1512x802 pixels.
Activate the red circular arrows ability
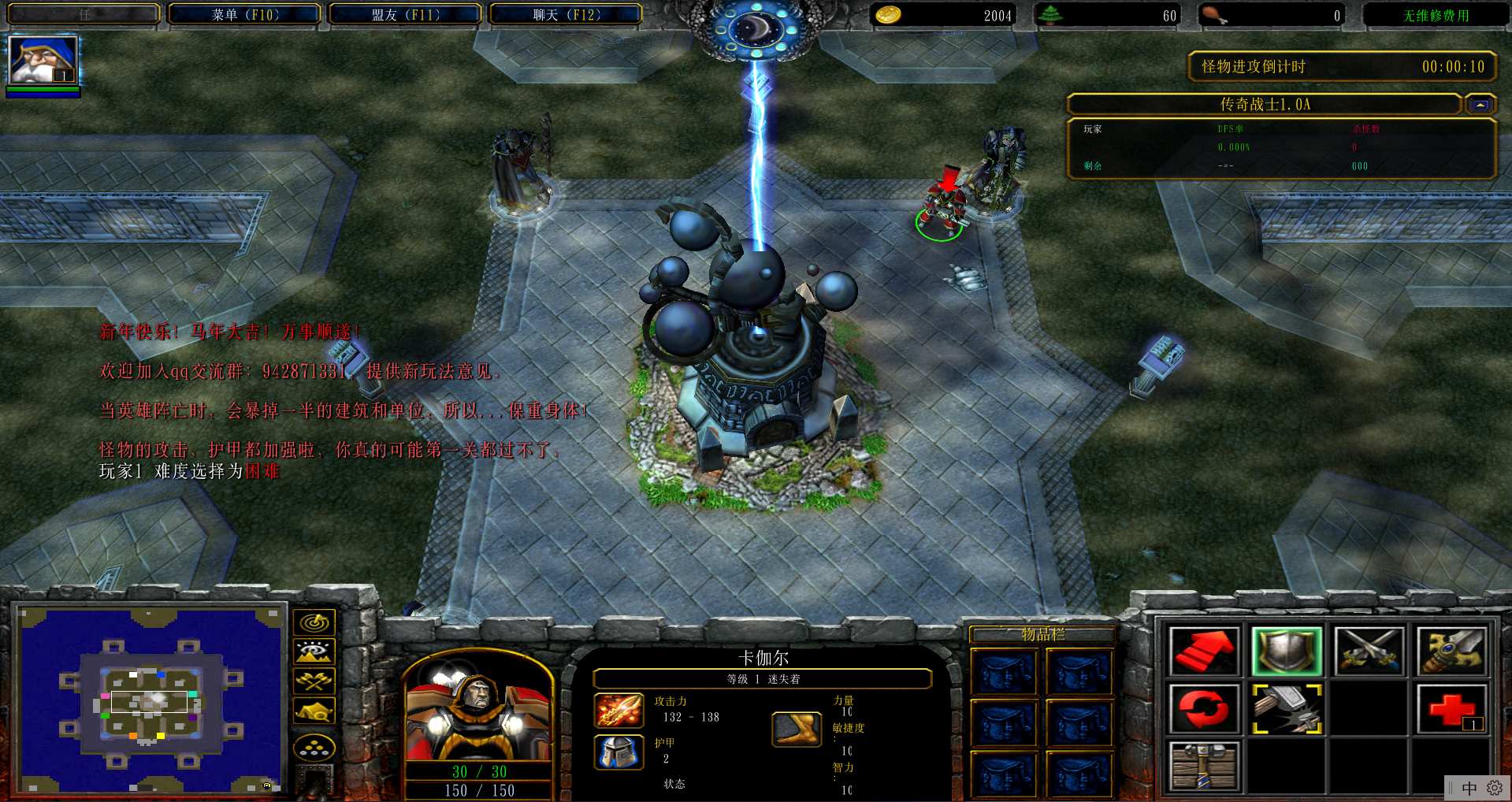1204,708
